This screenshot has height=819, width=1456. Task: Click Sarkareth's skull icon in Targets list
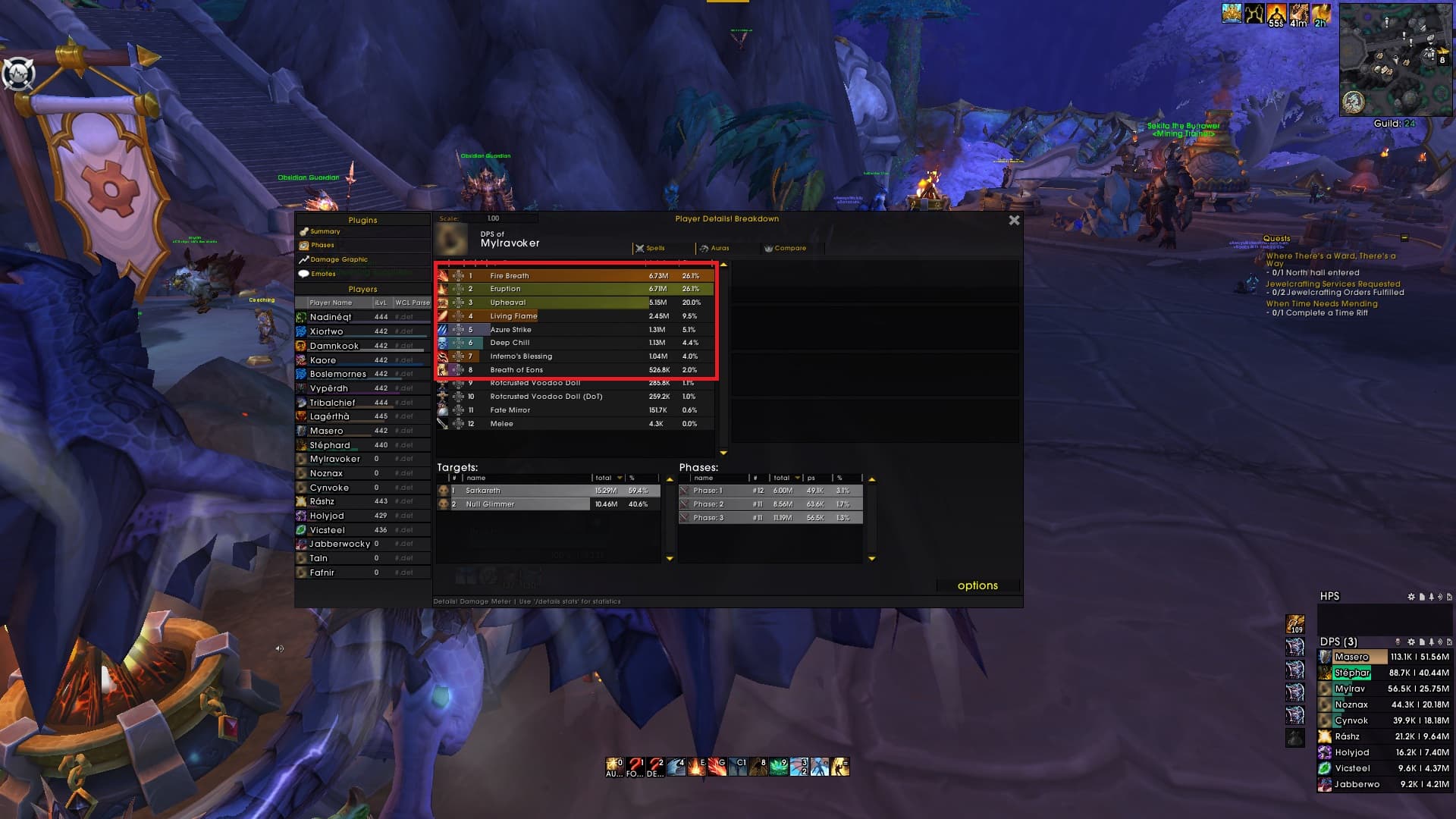point(444,491)
